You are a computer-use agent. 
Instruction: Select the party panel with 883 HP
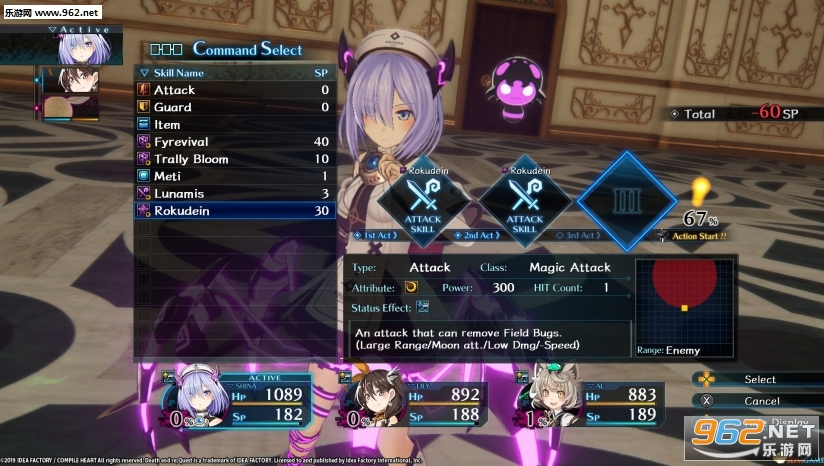coord(590,404)
